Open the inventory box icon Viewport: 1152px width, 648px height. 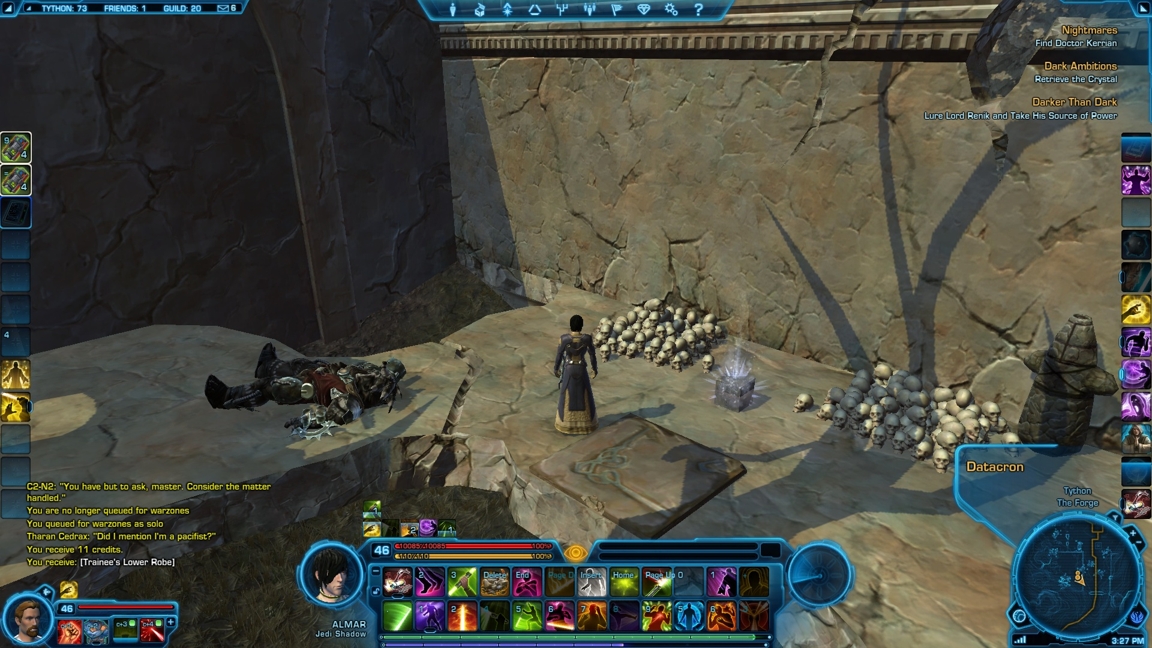click(480, 9)
